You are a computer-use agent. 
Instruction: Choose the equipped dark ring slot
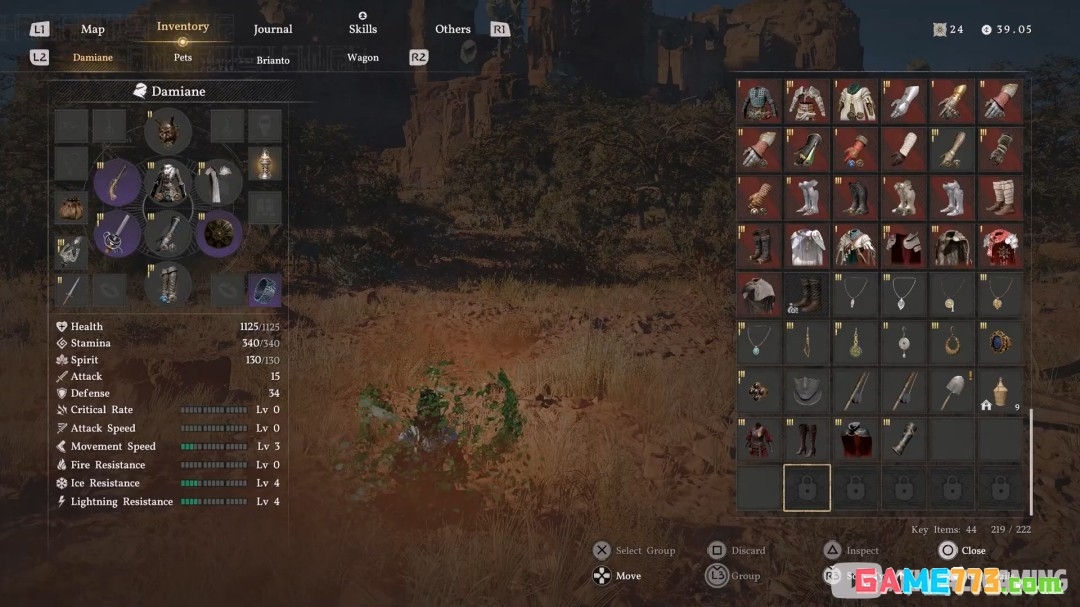point(264,290)
